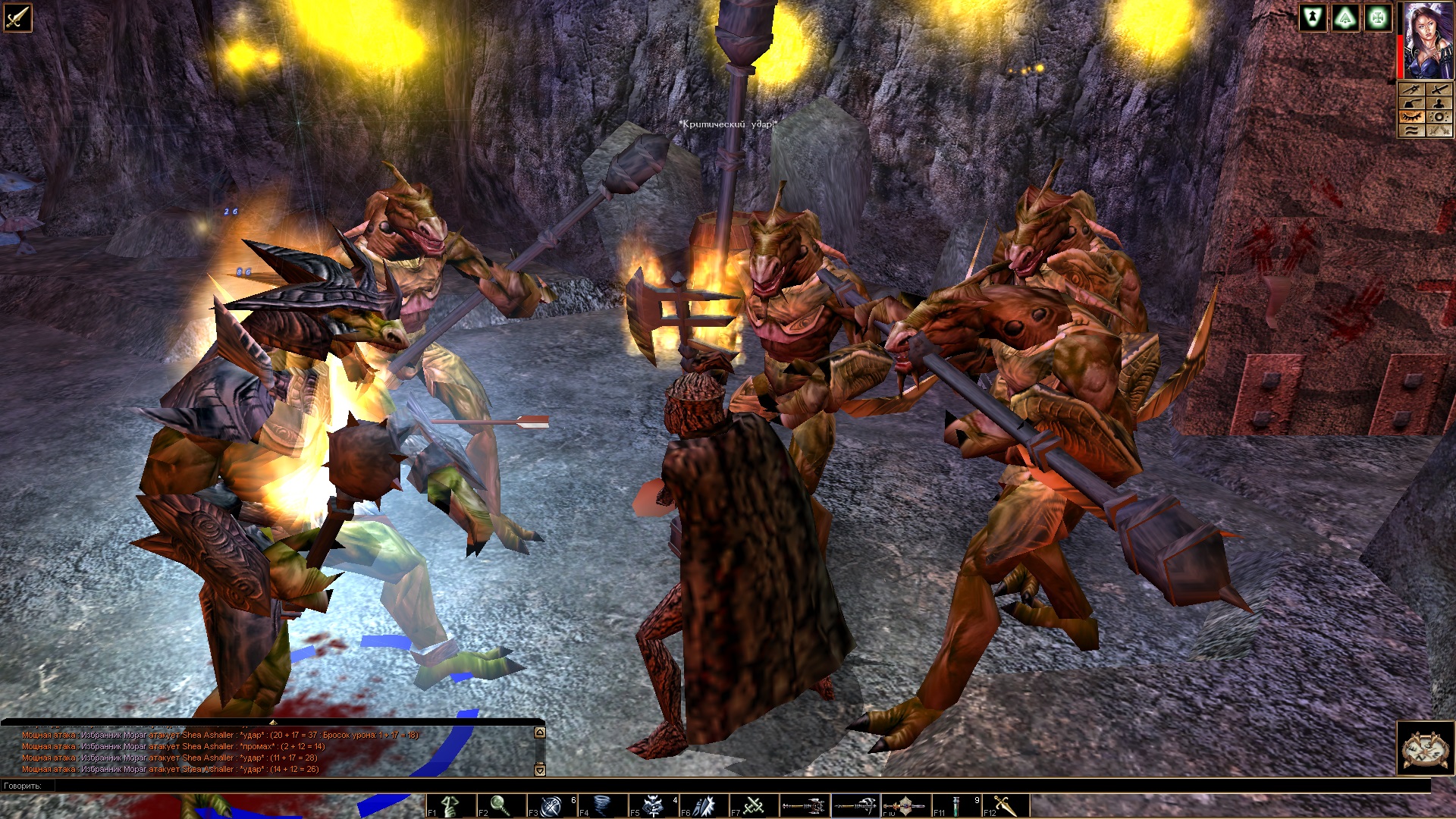Activate the F4 whirlwind quickslot

click(603, 805)
